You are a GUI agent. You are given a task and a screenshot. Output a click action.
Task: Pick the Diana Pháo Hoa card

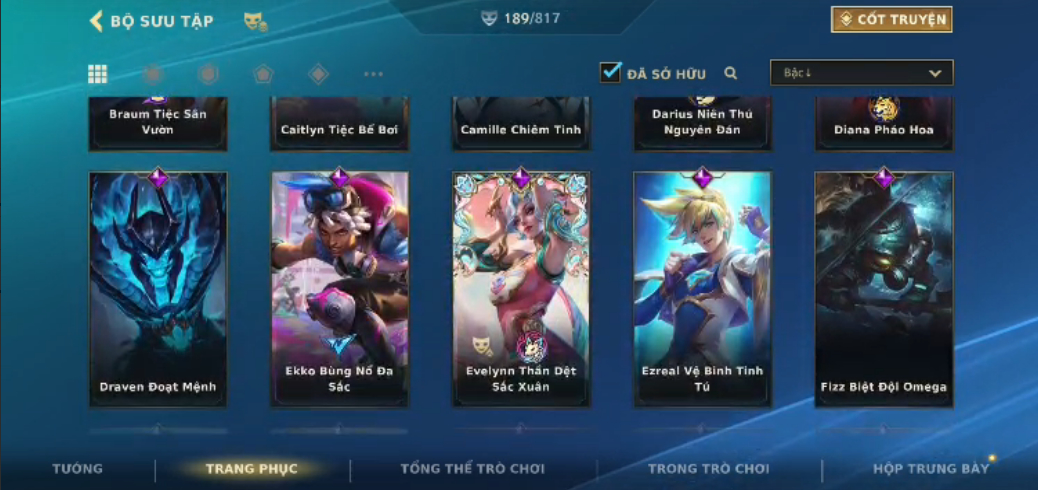(x=884, y=124)
